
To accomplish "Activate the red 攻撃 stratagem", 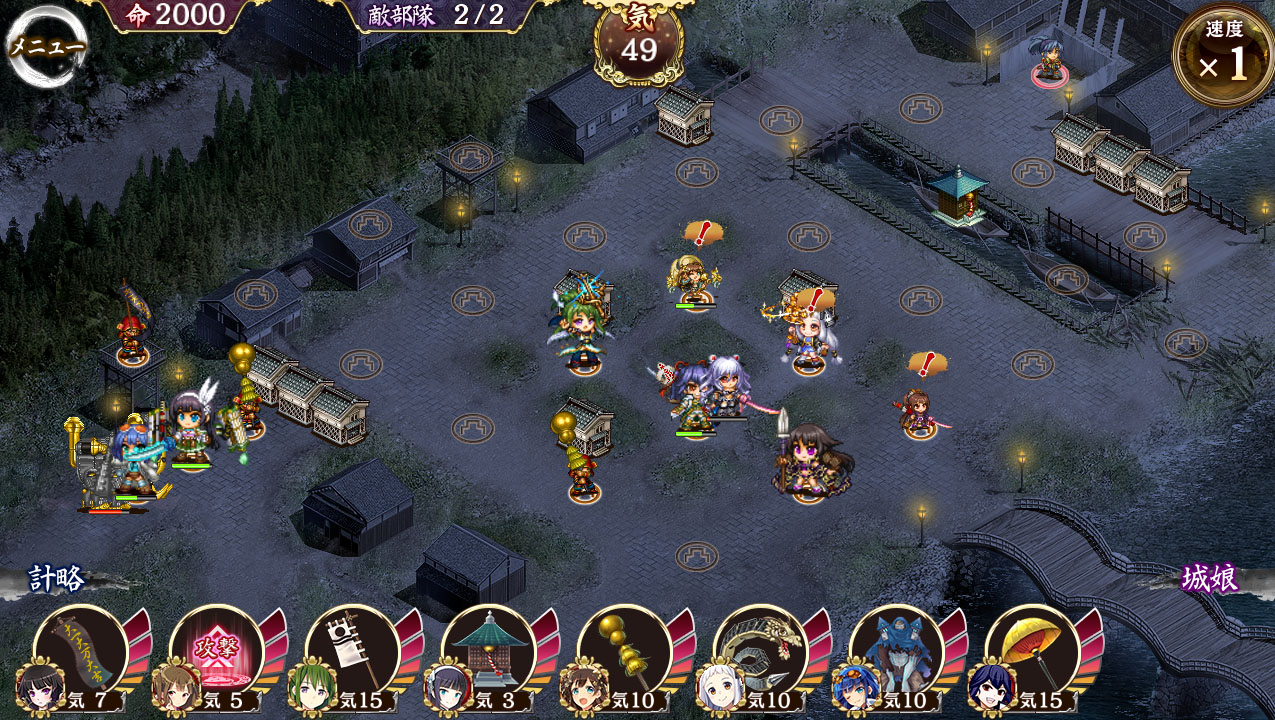I will [218, 652].
